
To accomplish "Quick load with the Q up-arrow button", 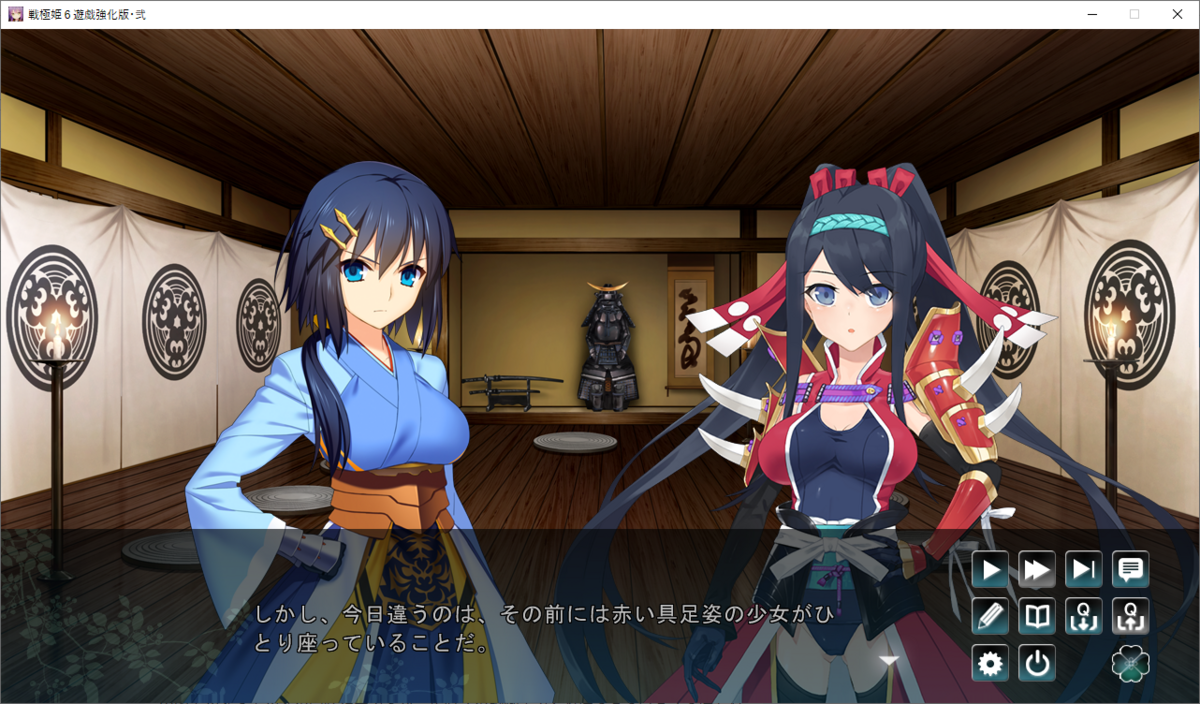I will click(x=1131, y=616).
